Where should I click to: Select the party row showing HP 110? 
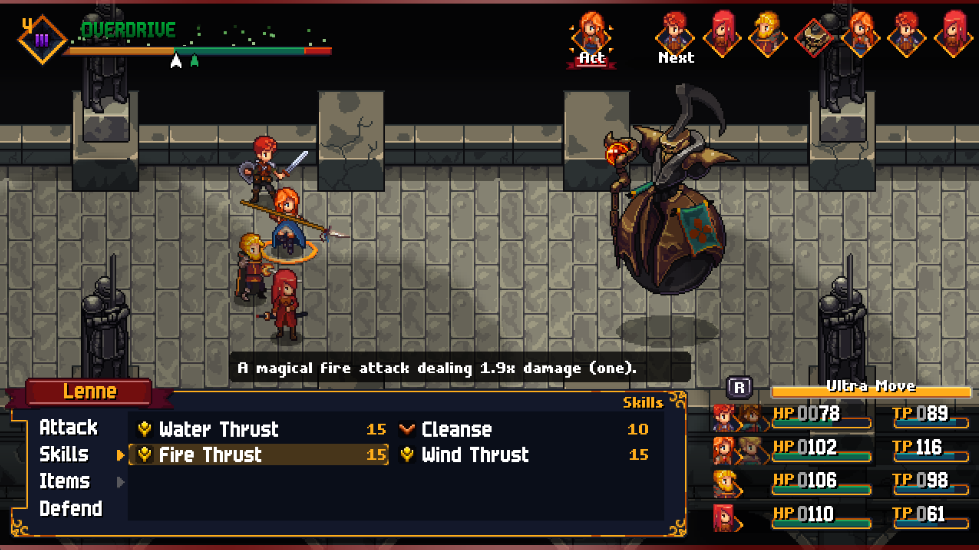pyautogui.click(x=842, y=515)
